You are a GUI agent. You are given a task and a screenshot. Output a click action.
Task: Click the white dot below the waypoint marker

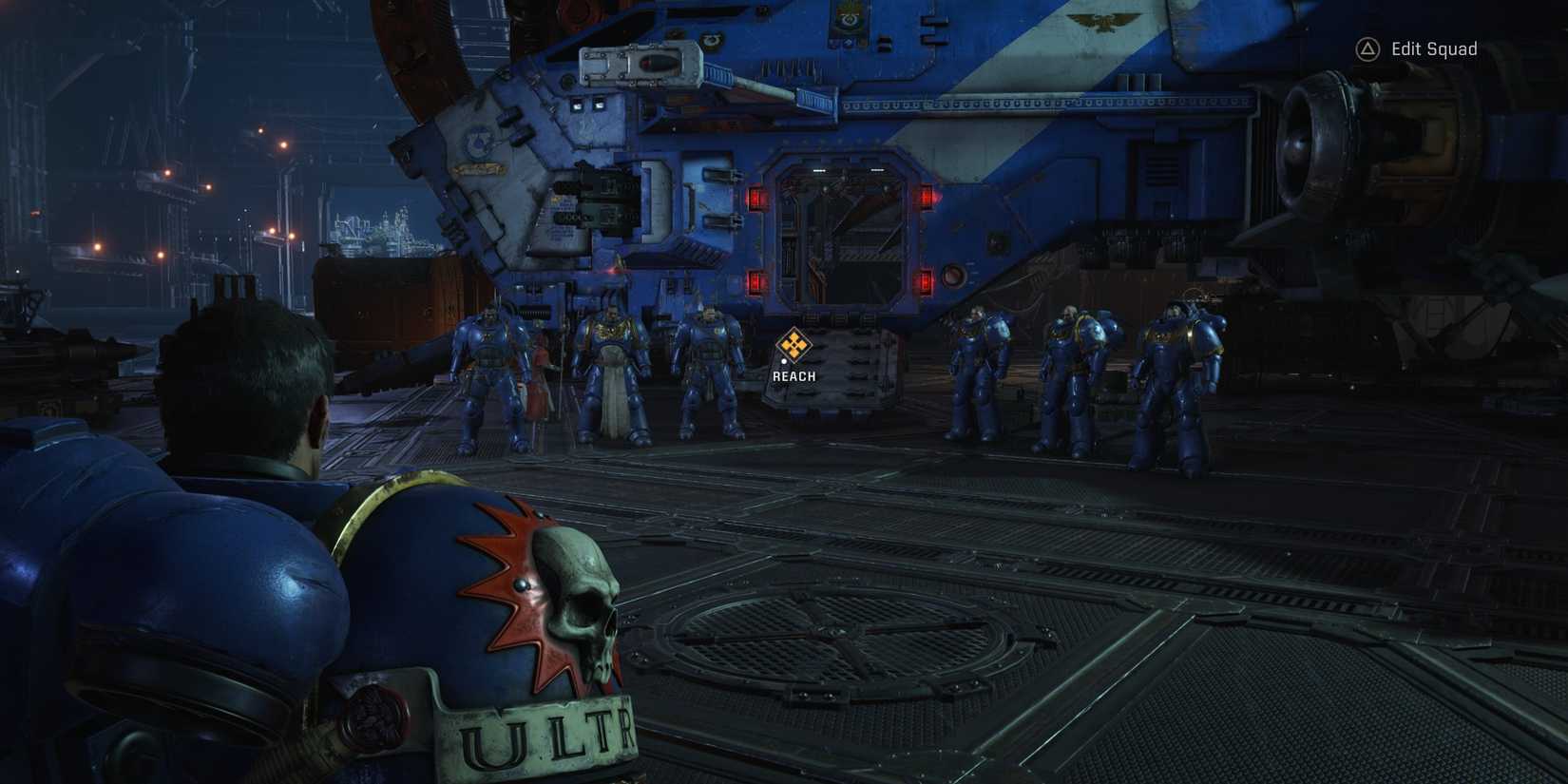tap(784, 361)
